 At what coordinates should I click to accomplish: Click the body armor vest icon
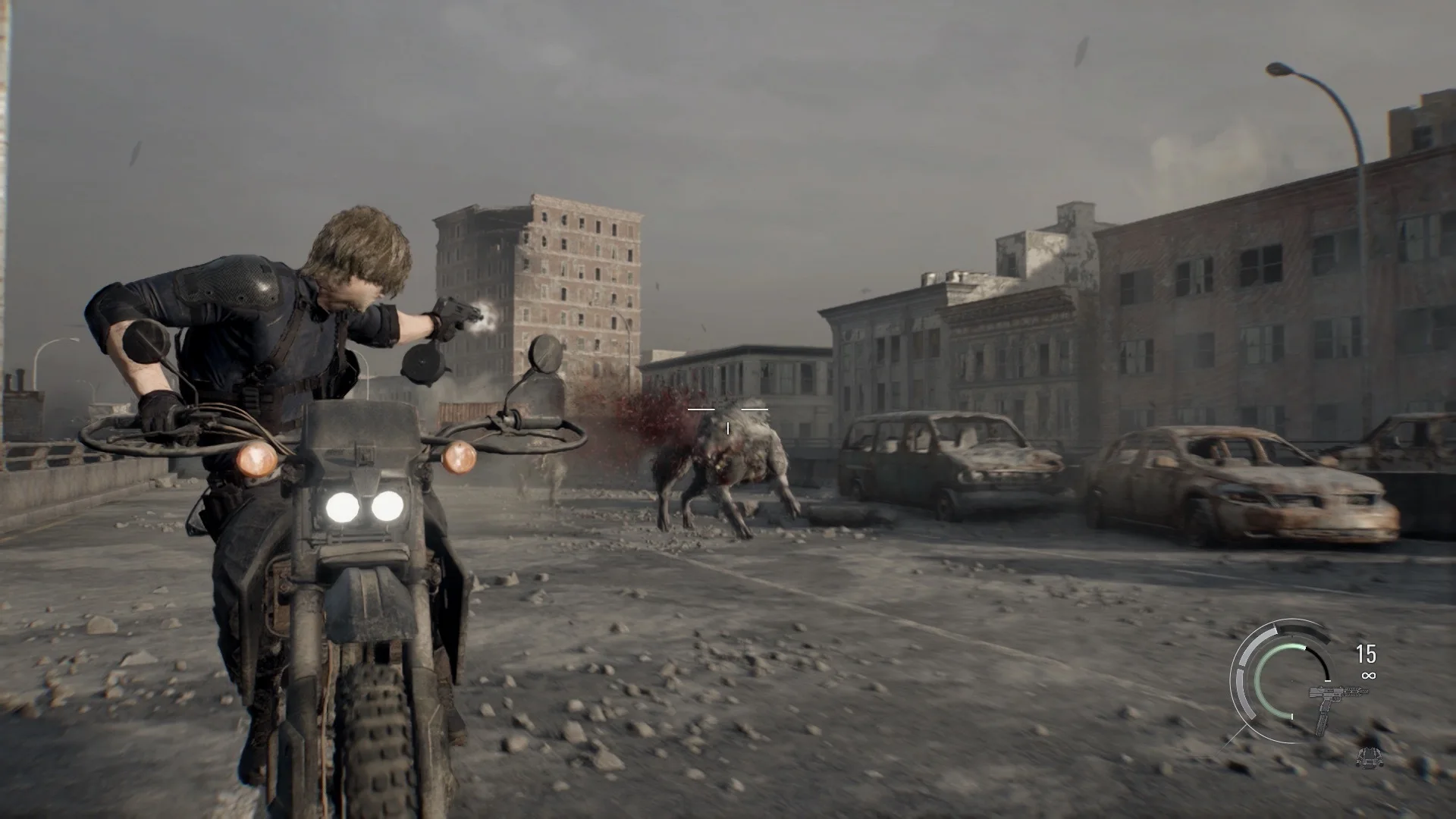(x=1367, y=756)
